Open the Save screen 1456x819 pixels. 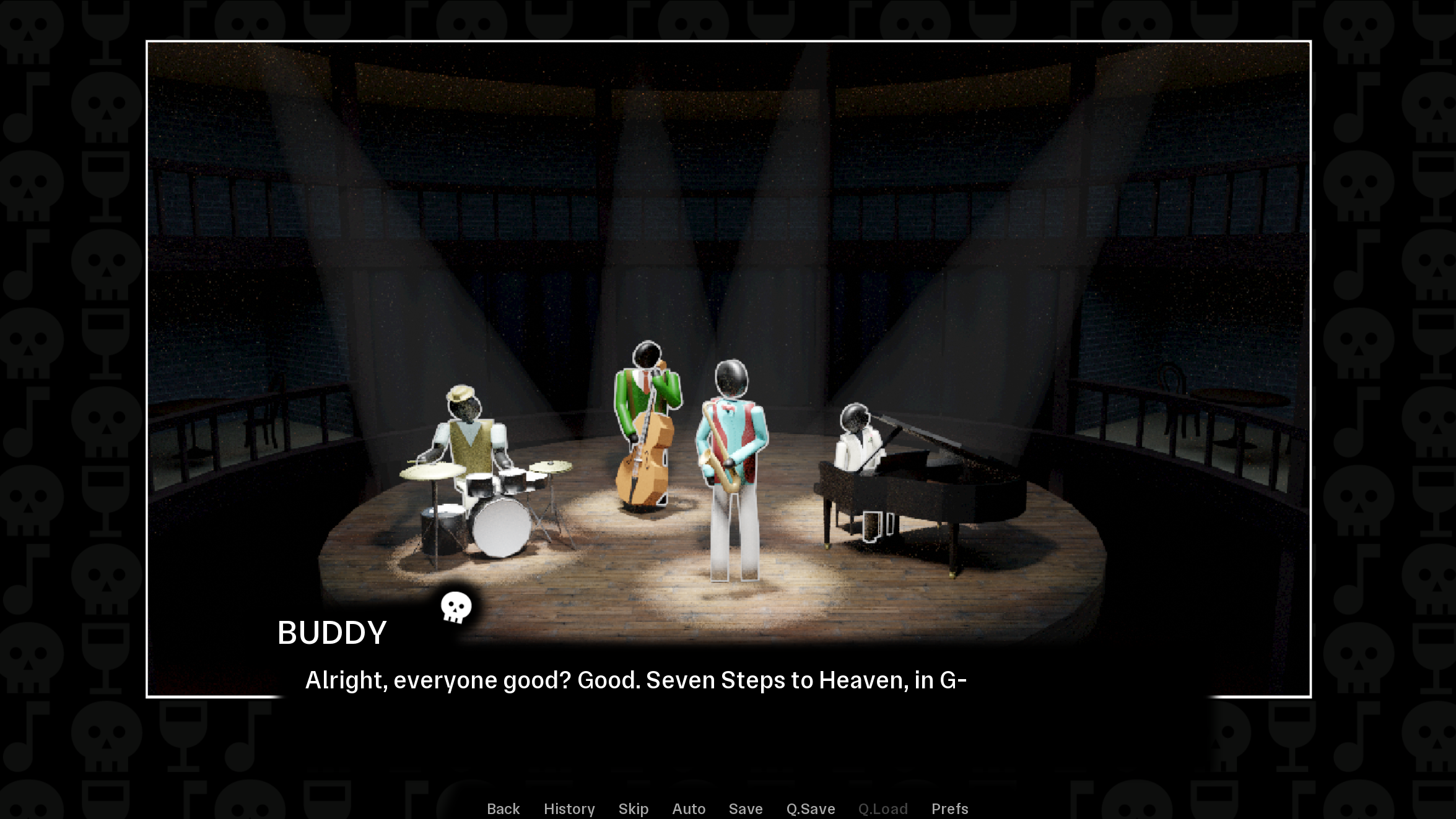coord(745,808)
